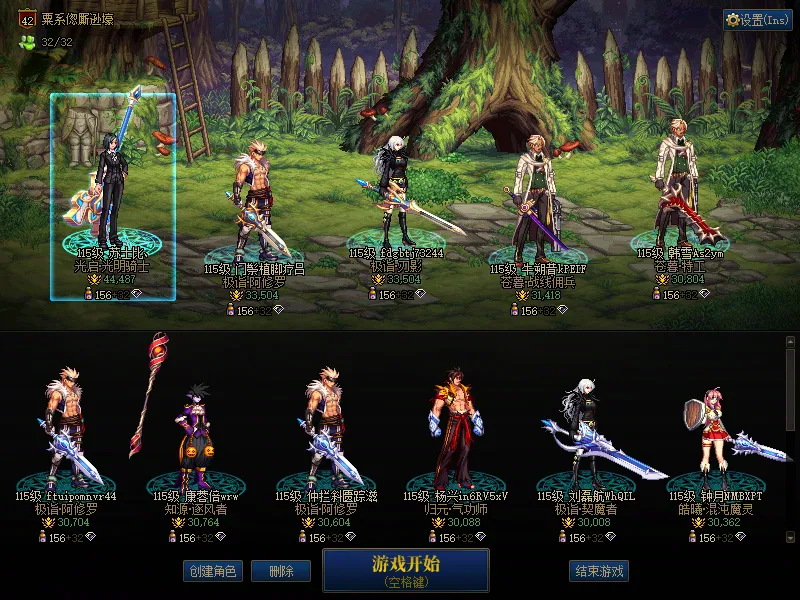Screen dimensions: 800x600
Task: Exit via the 结束游戏 button
Action: 600,571
